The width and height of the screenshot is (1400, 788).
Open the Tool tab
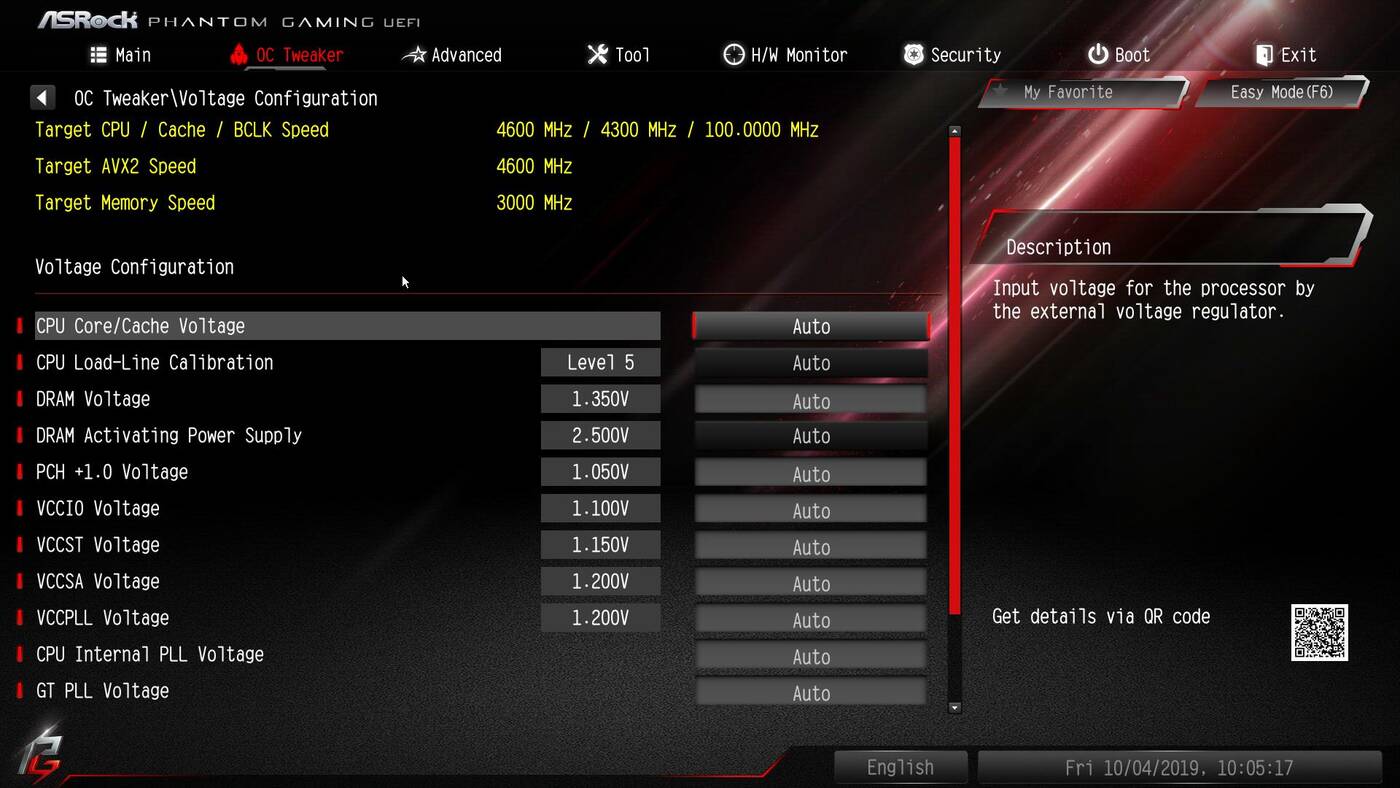618,55
